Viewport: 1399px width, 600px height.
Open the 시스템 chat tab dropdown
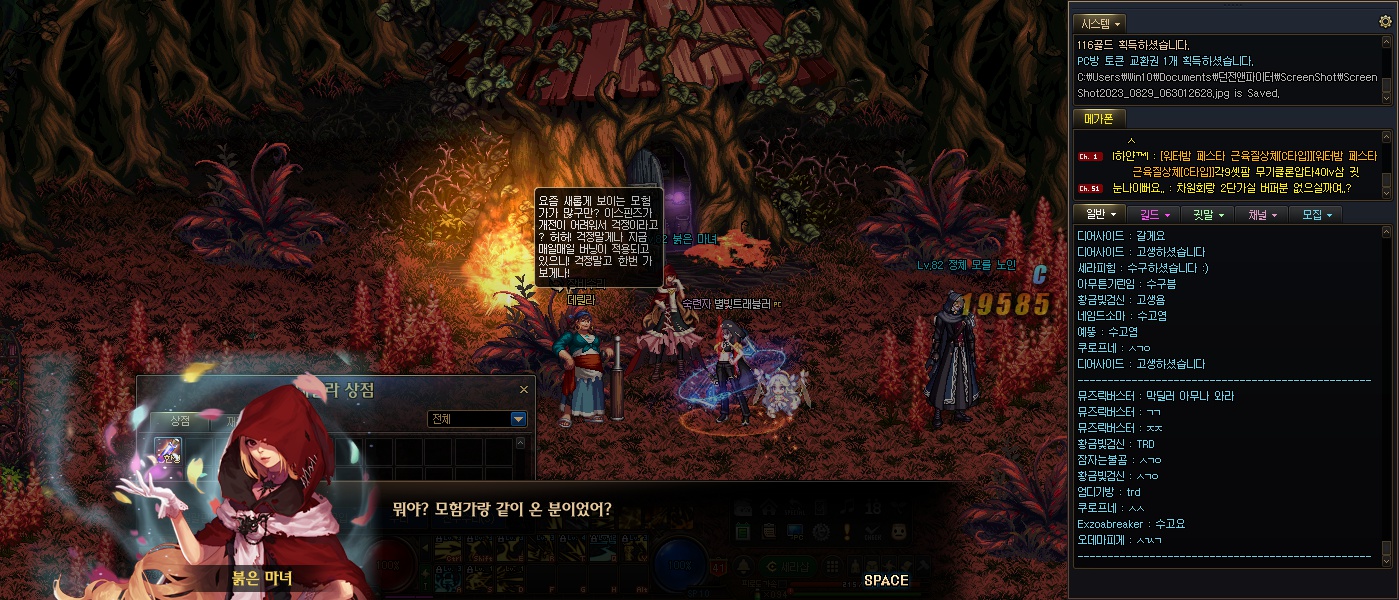(1100, 22)
